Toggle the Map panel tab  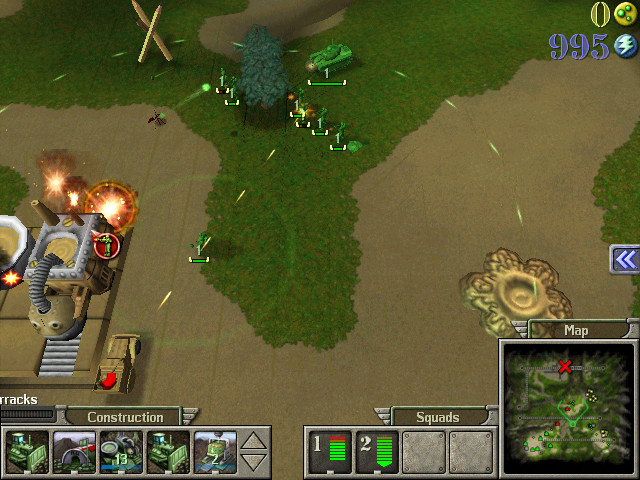point(576,330)
